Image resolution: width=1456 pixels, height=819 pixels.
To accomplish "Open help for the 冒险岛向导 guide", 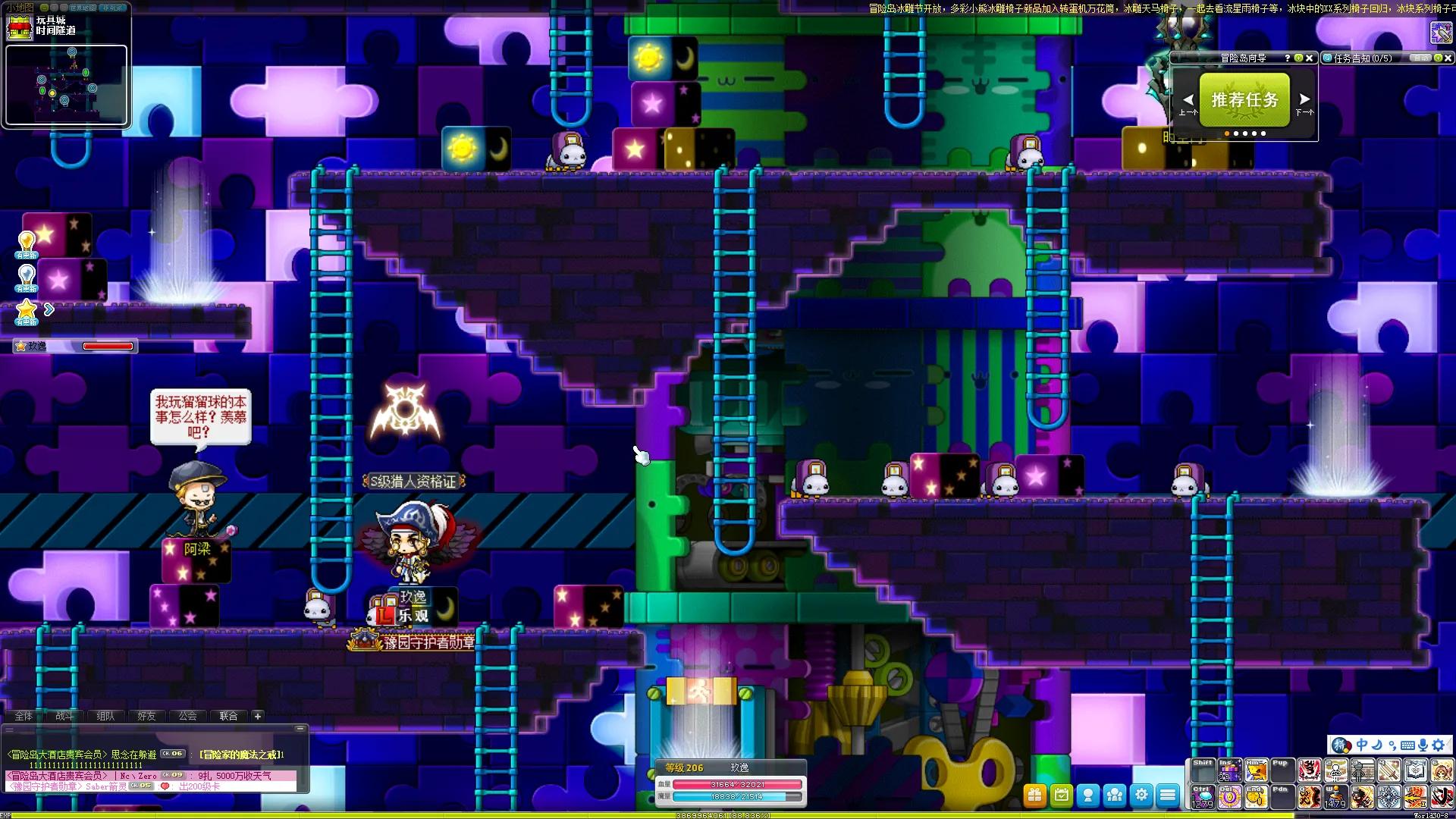I will click(1287, 58).
